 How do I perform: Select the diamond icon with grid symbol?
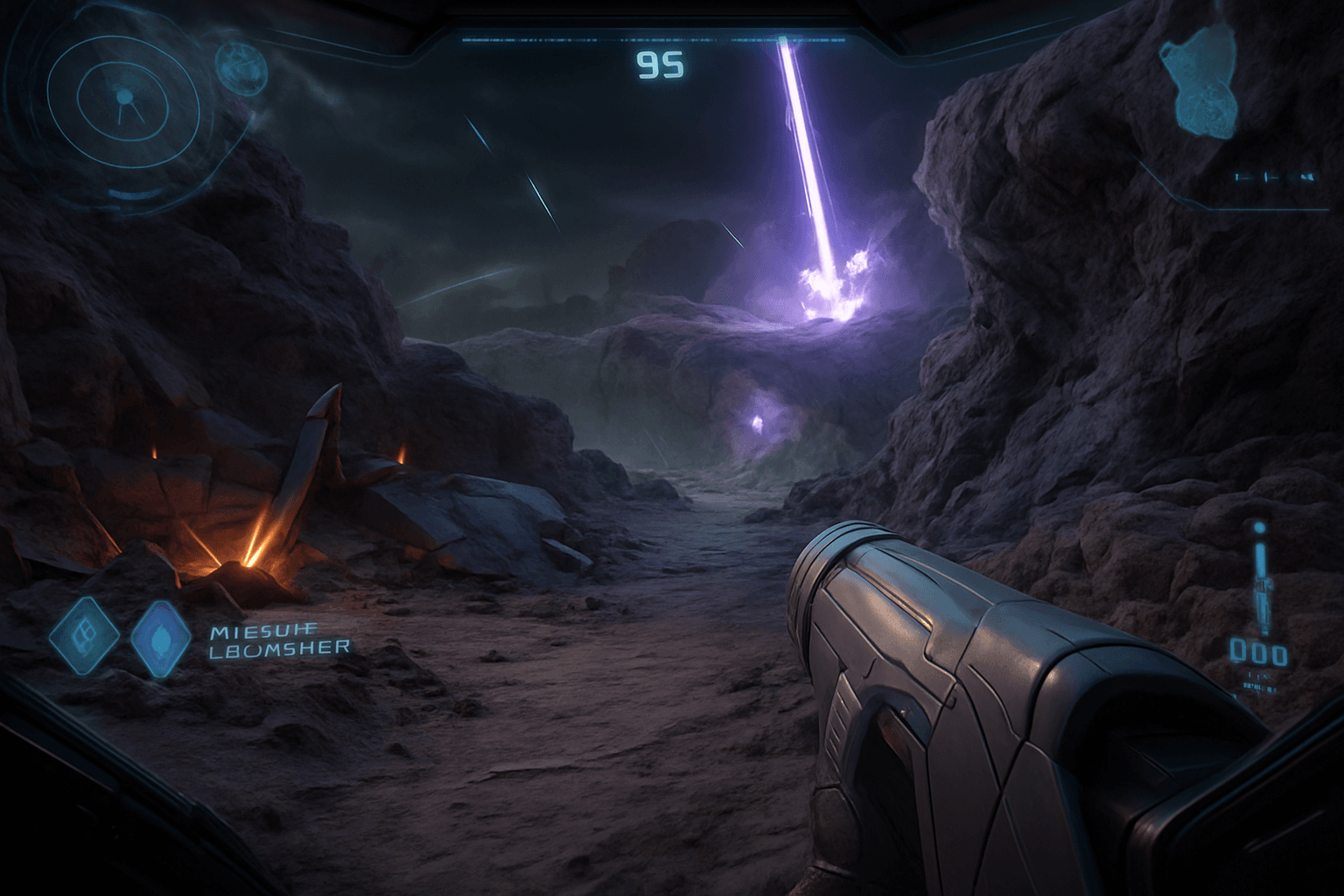(x=84, y=636)
